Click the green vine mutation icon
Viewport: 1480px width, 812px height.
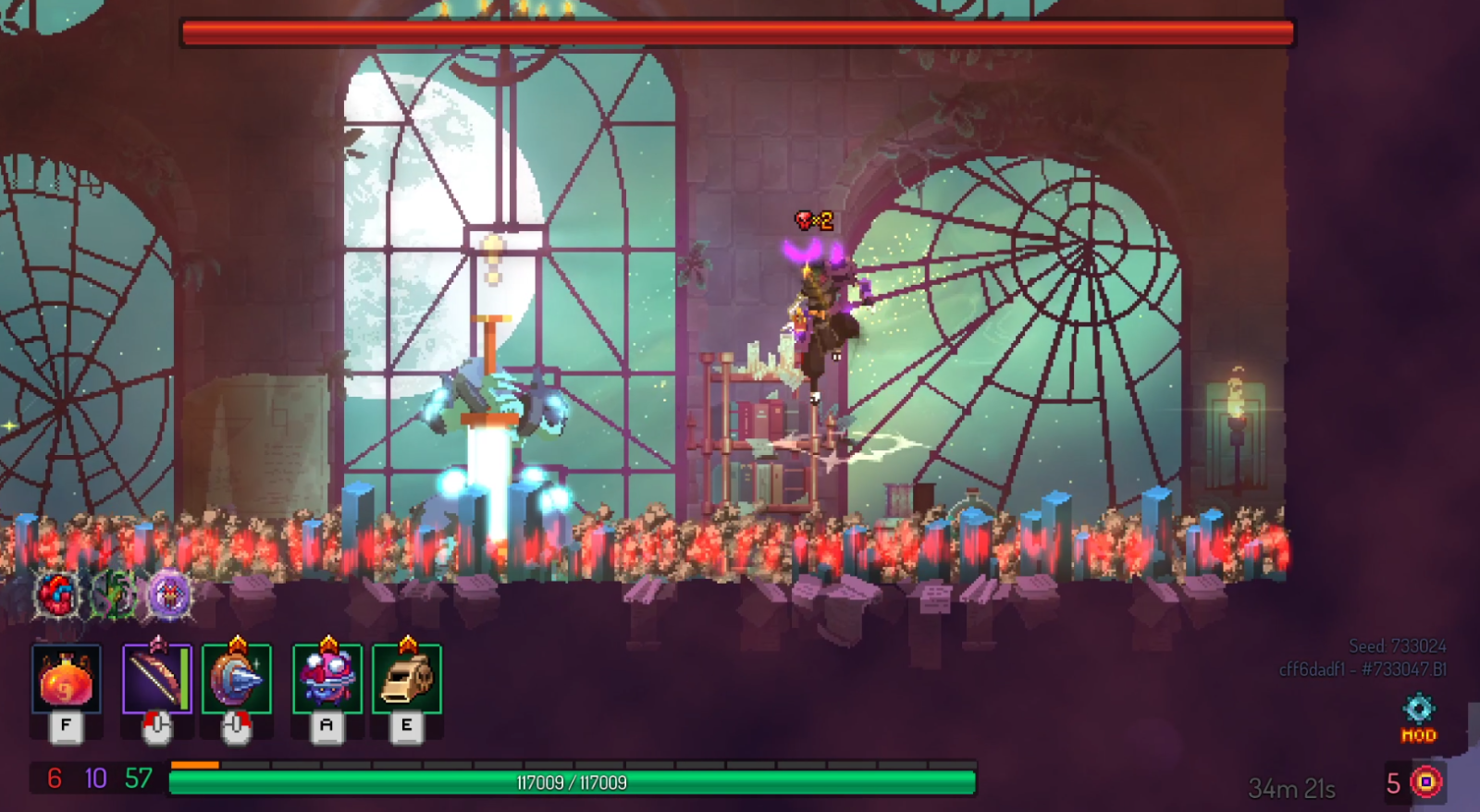click(113, 596)
